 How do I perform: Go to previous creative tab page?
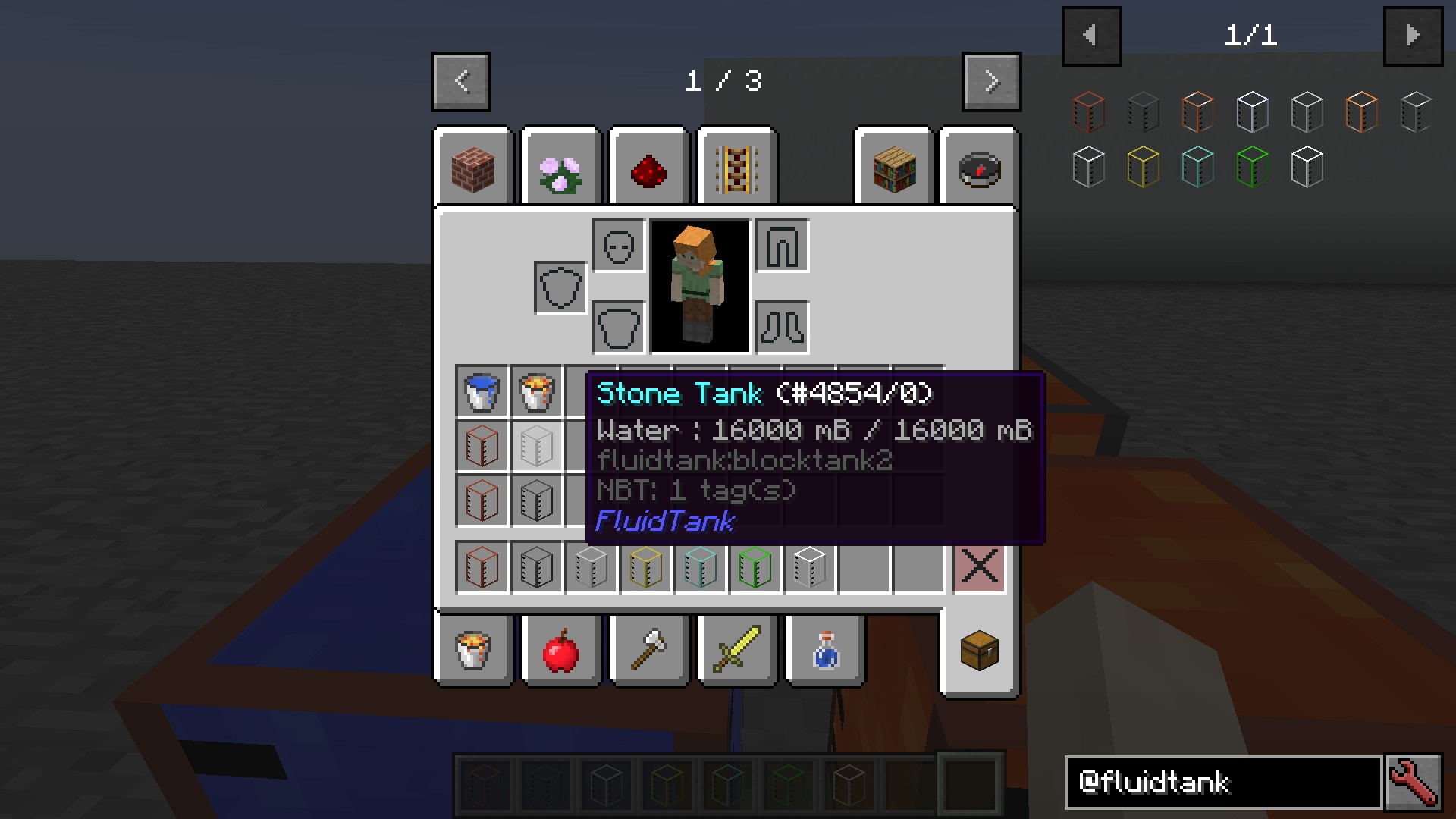click(461, 81)
